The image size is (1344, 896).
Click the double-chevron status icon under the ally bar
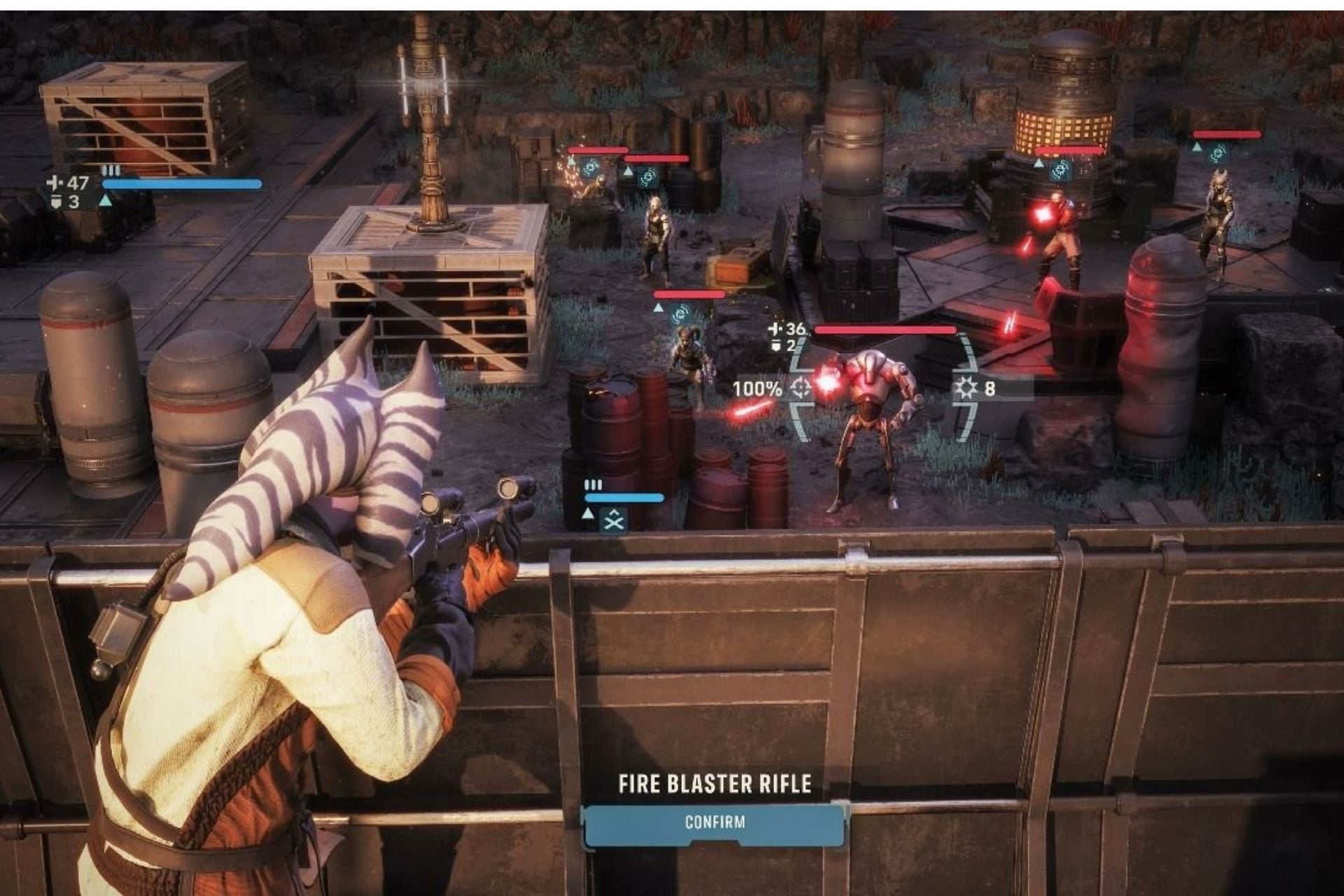(x=614, y=519)
